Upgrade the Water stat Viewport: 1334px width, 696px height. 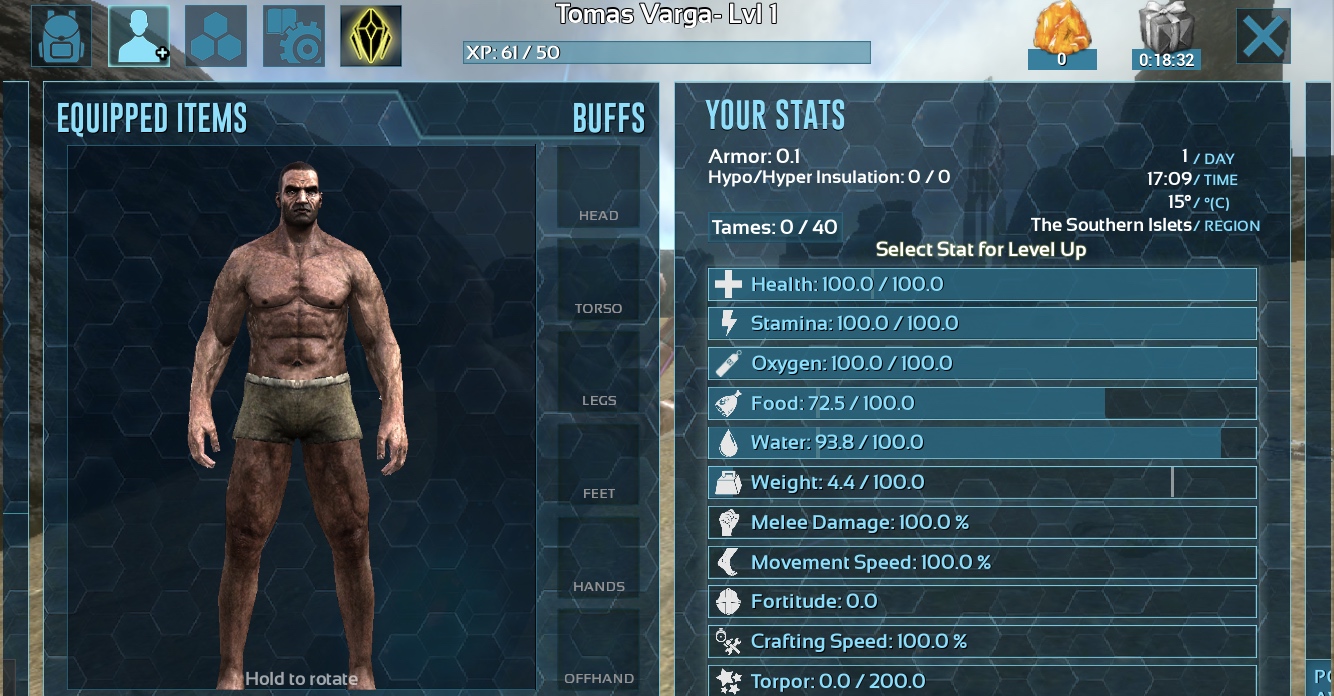click(982, 443)
